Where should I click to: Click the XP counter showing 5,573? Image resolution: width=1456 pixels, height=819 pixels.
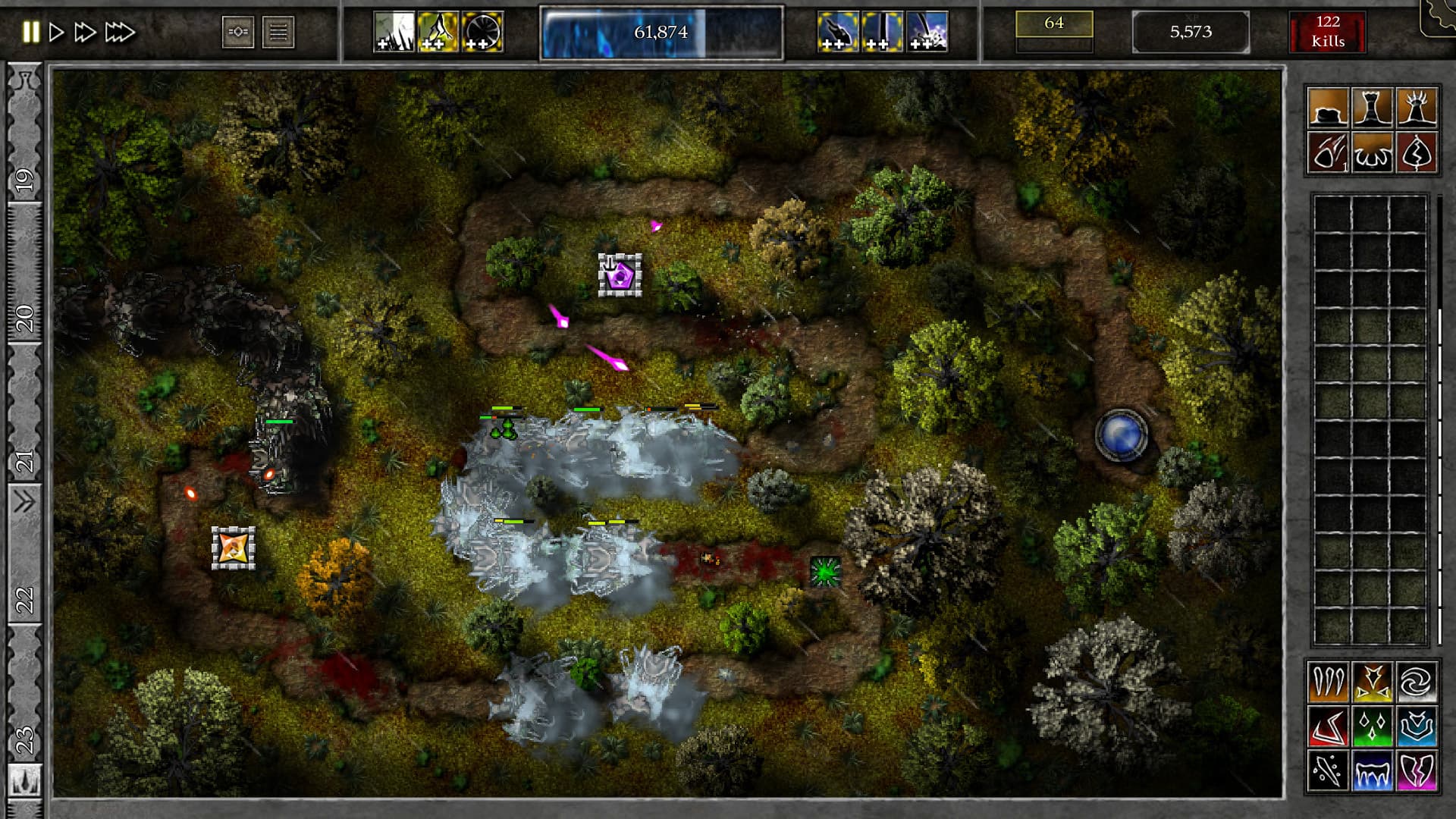pos(1191,33)
